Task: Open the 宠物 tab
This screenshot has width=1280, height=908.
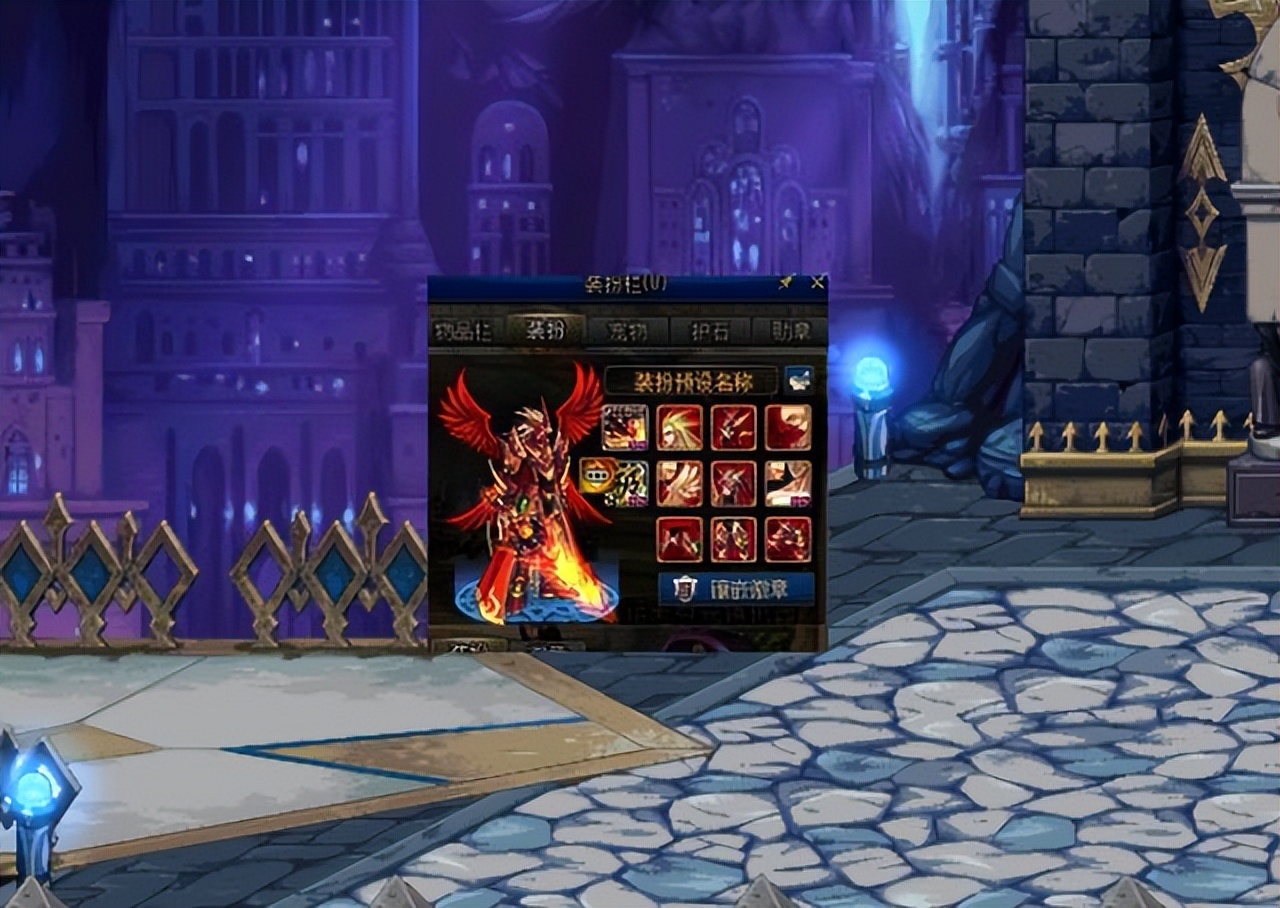Action: tap(627, 331)
